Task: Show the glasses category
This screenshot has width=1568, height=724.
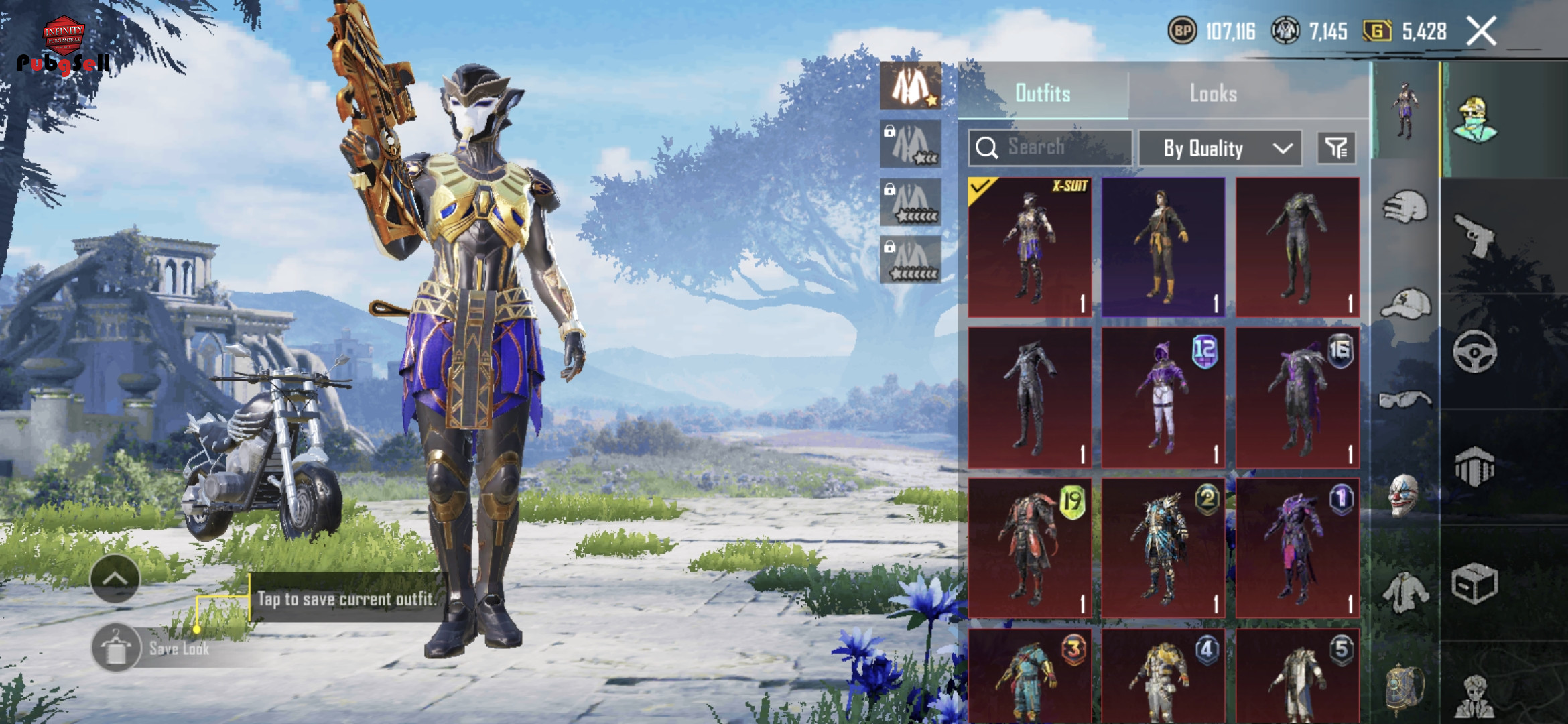Action: [1404, 400]
